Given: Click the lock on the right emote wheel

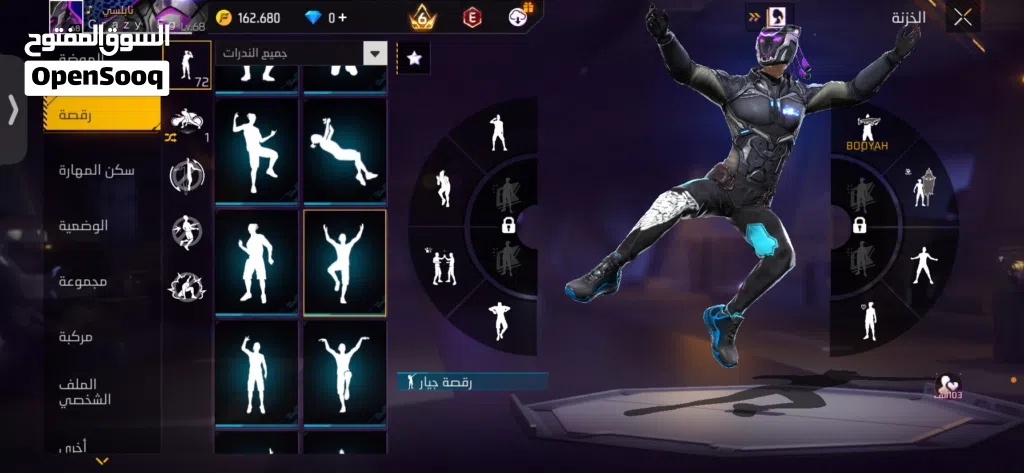Looking at the screenshot, I should [x=859, y=225].
